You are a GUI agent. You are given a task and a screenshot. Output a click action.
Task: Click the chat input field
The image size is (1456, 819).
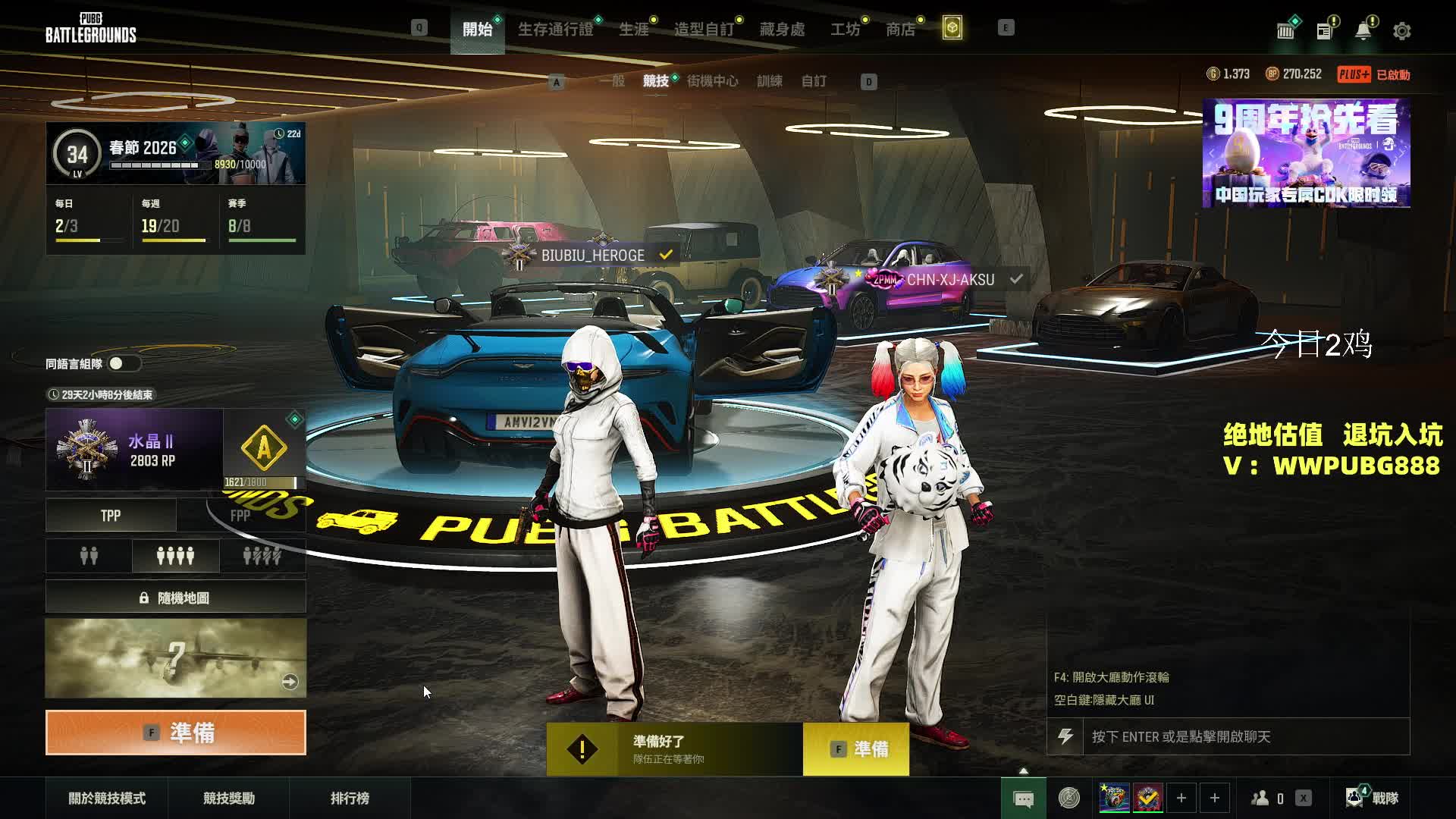(x=1245, y=736)
